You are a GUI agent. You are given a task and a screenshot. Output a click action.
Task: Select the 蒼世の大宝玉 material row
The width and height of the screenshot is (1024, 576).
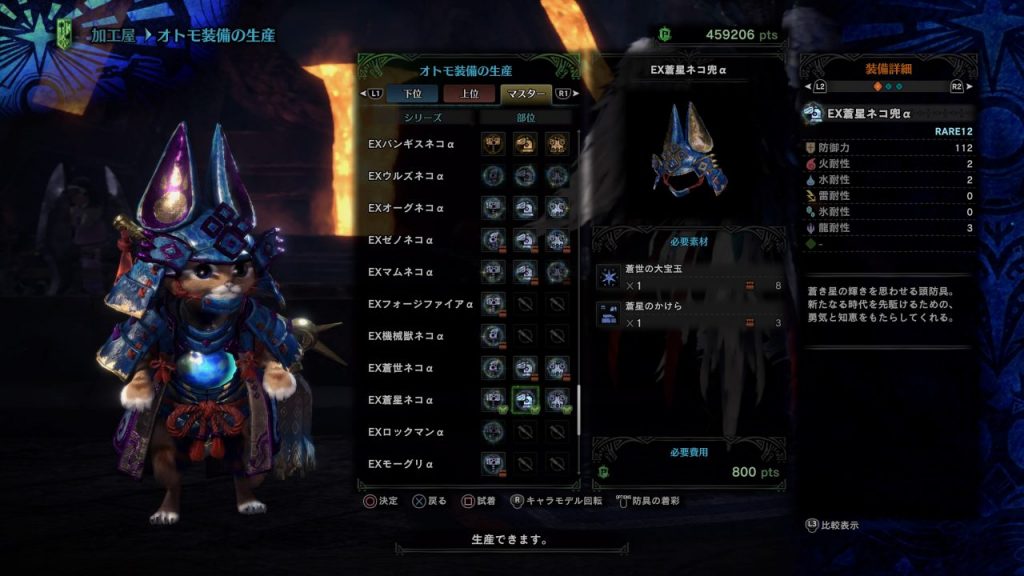[x=689, y=277]
